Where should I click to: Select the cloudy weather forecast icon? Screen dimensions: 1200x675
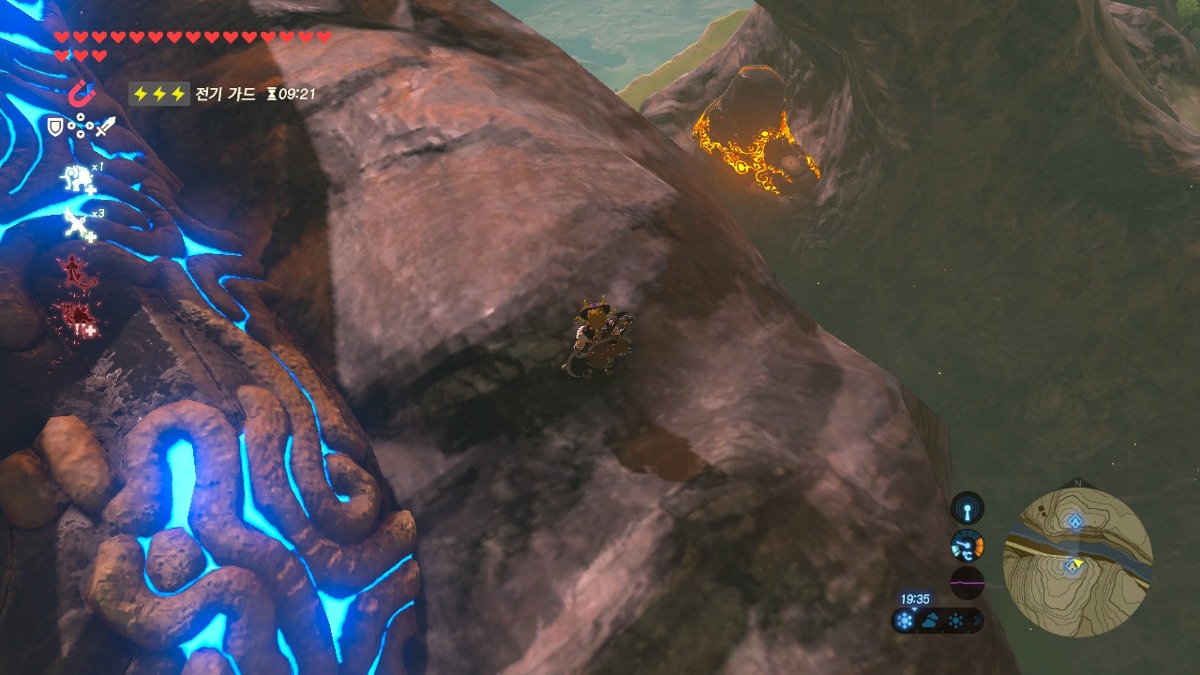[930, 621]
